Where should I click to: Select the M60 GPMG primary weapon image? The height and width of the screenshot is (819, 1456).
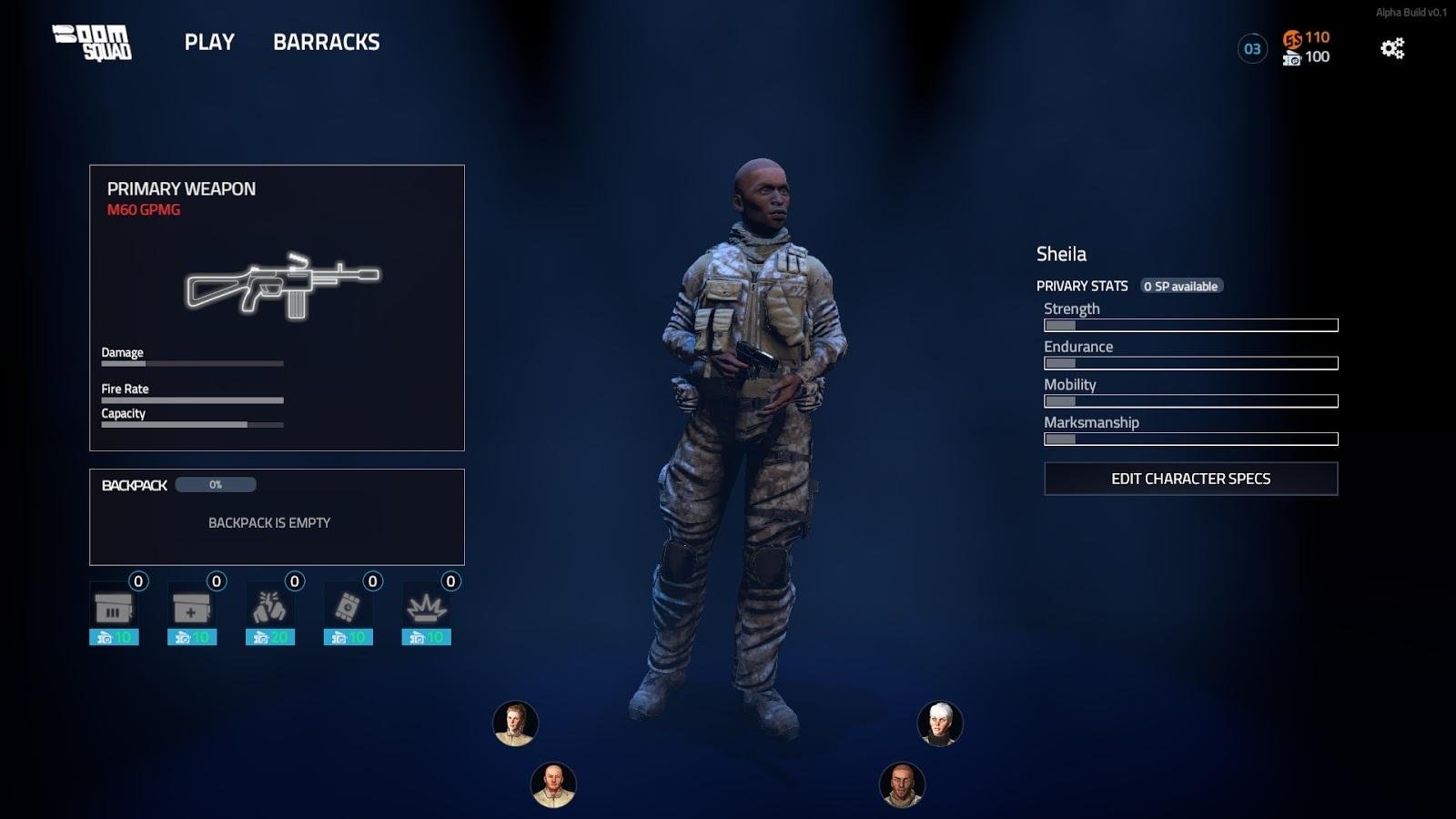tap(282, 285)
